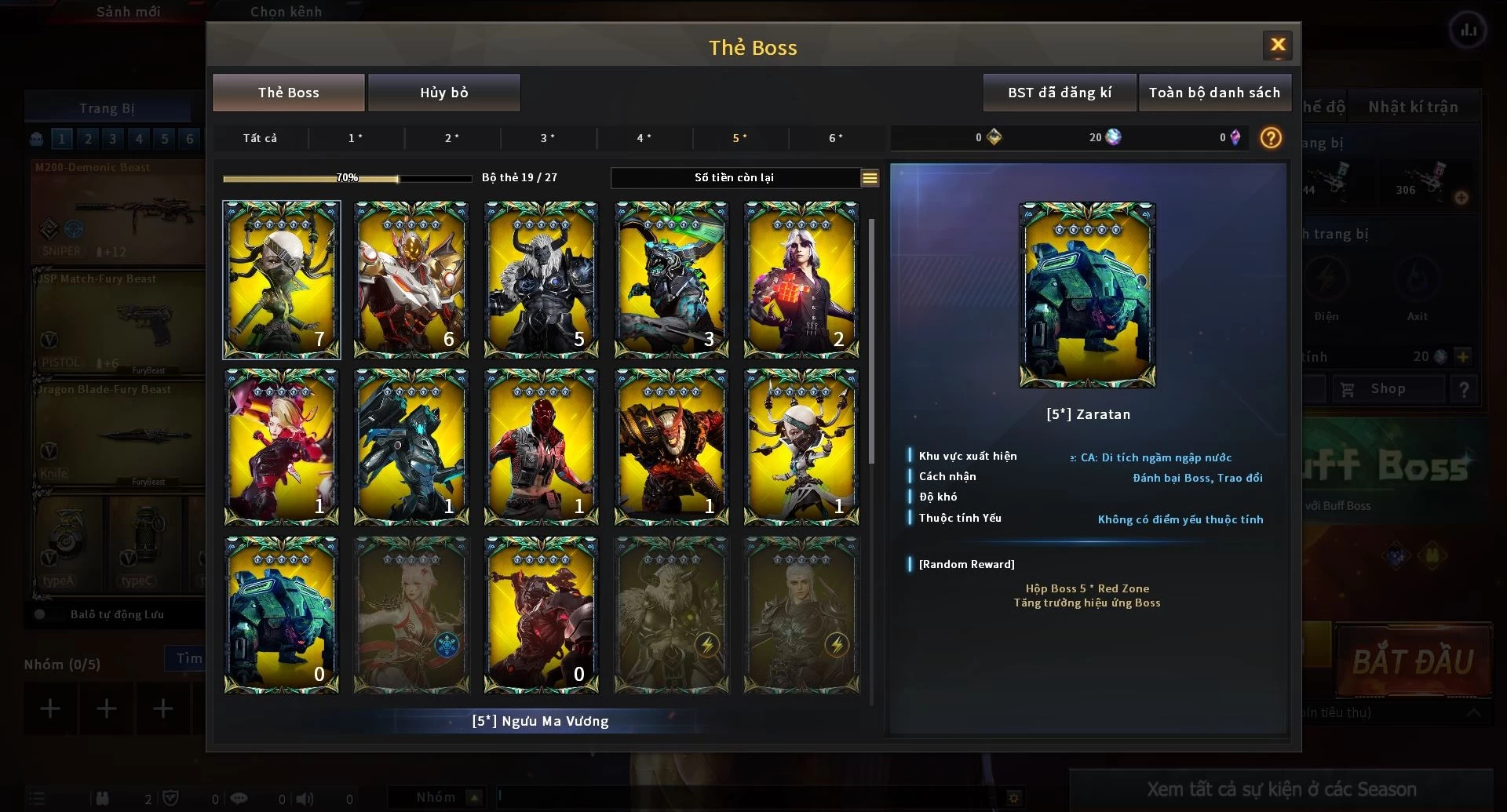
Task: Filter cards by 1 star
Action: pyautogui.click(x=356, y=138)
